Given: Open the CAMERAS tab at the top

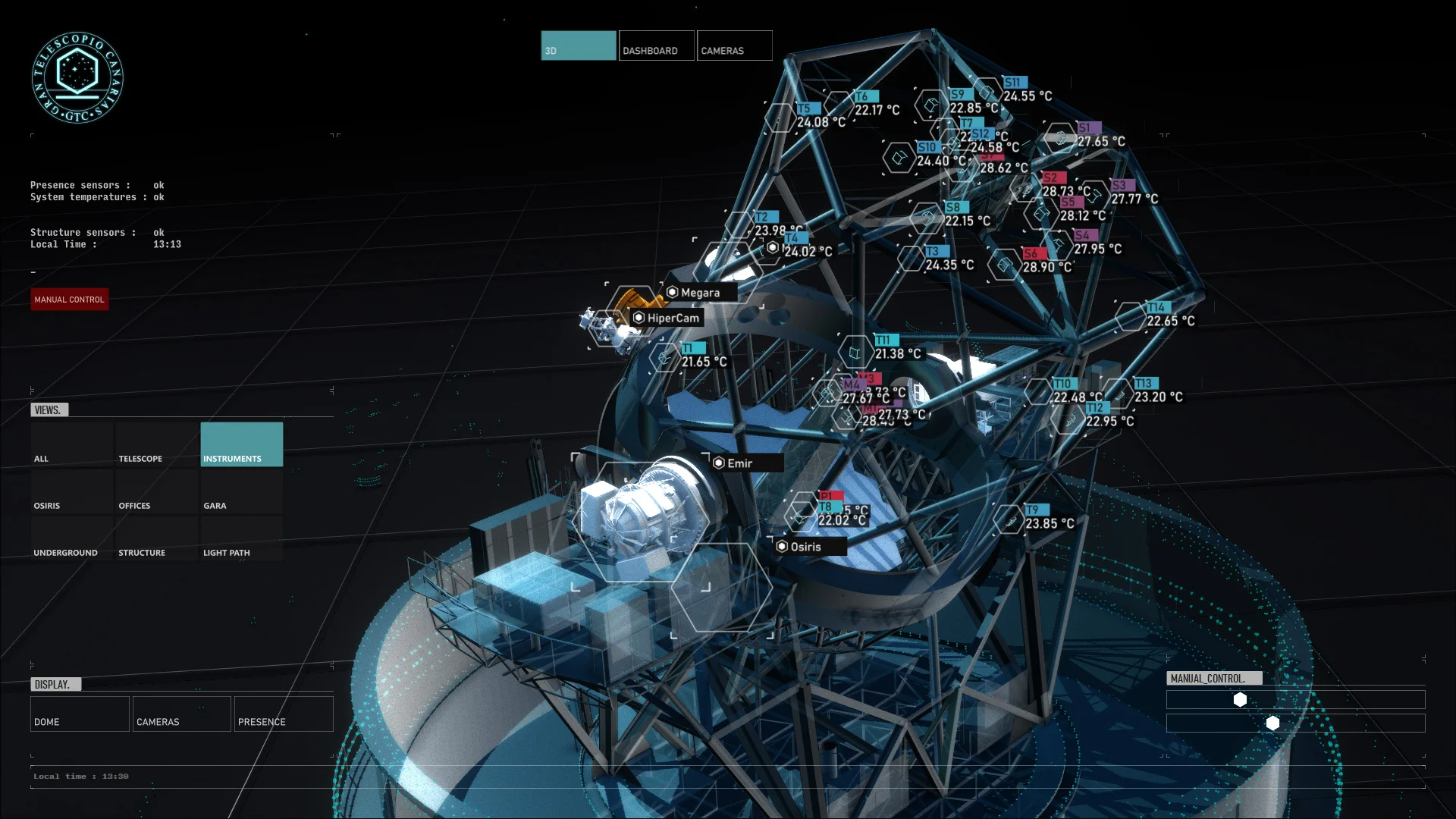Looking at the screenshot, I should click(x=733, y=45).
